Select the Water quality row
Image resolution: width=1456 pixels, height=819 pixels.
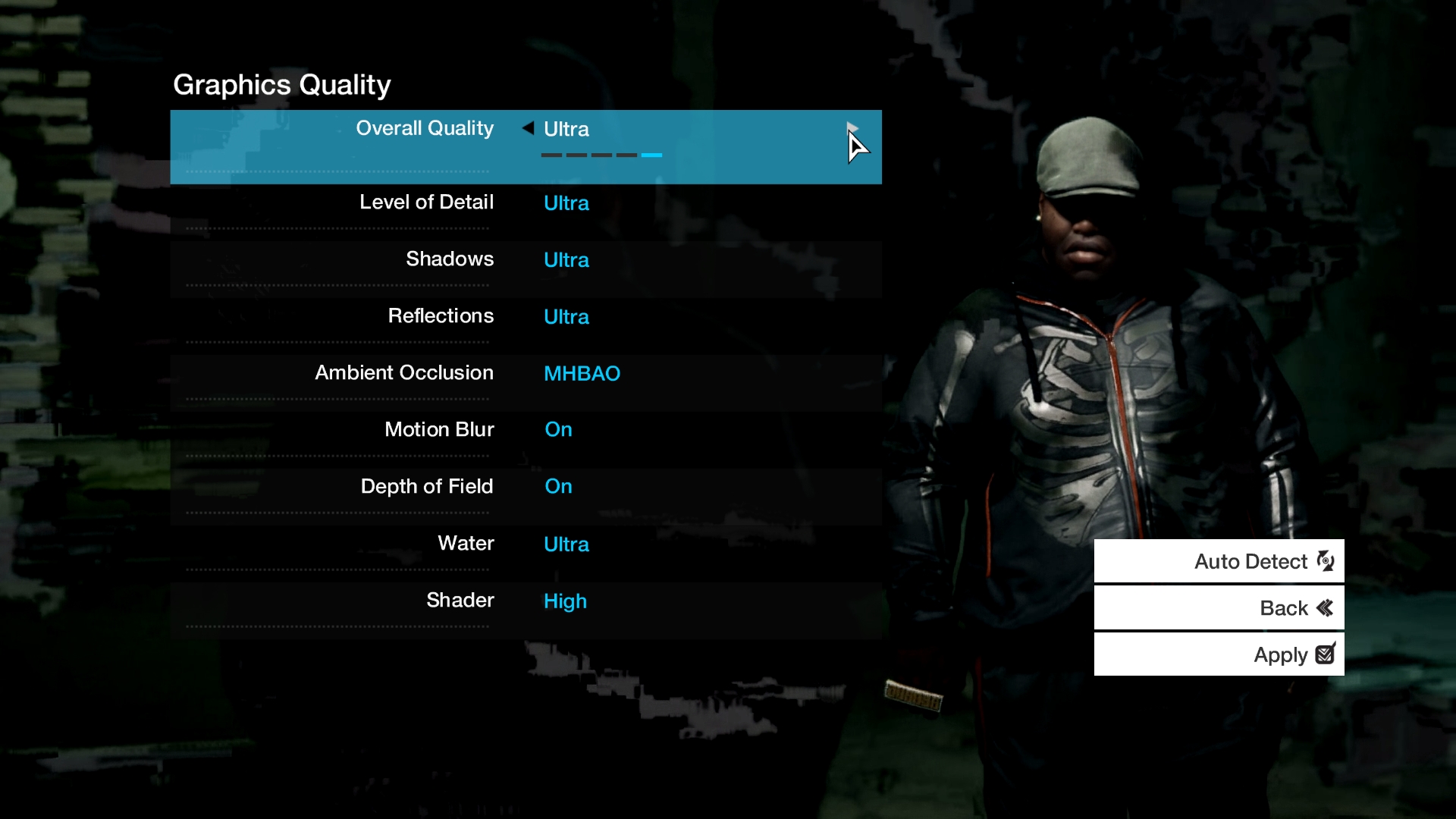tap(525, 544)
